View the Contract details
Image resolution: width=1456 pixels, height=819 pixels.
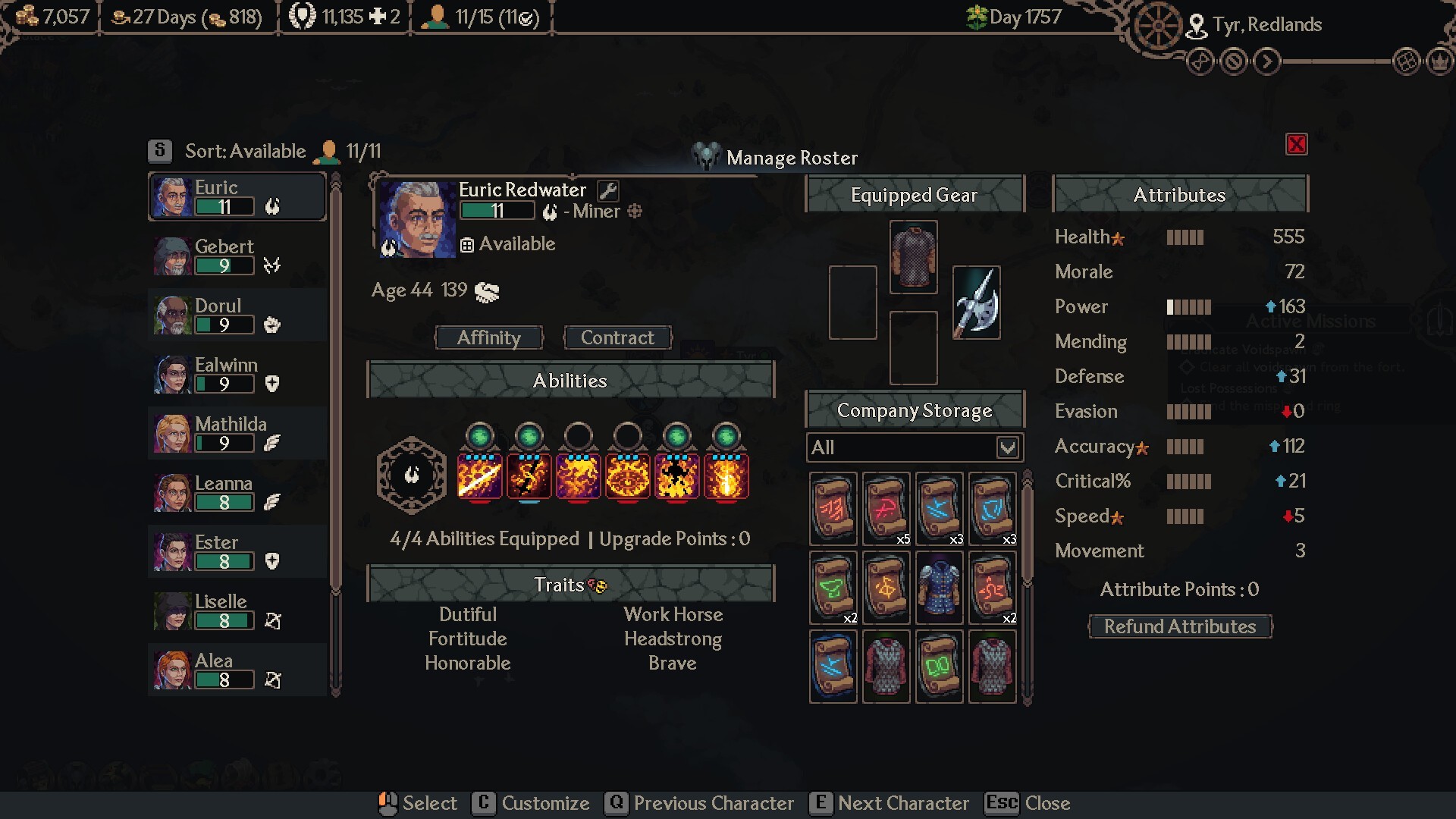(x=617, y=337)
